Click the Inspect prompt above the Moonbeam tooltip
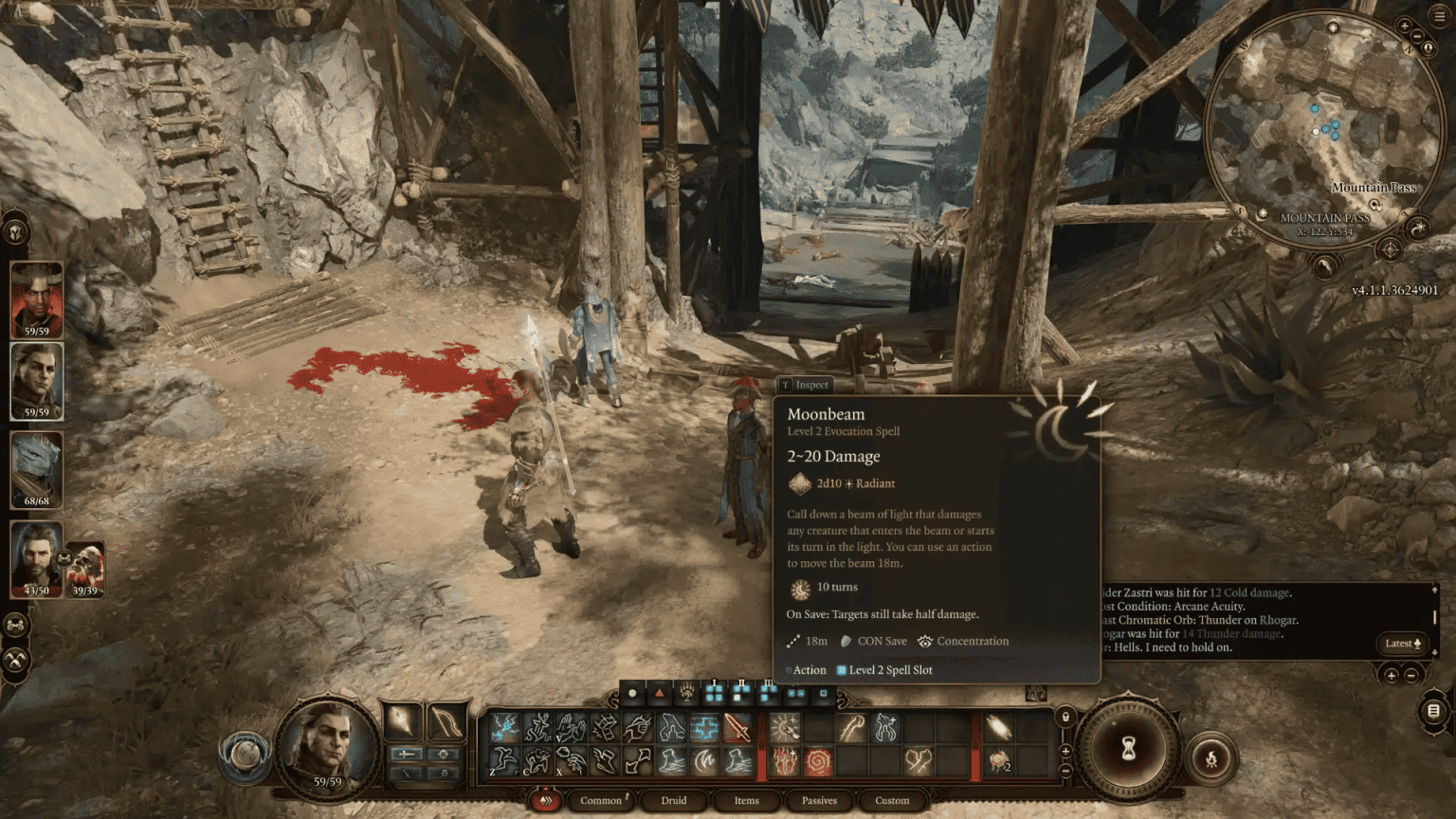Screen dimensions: 1456x819 pyautogui.click(x=806, y=385)
